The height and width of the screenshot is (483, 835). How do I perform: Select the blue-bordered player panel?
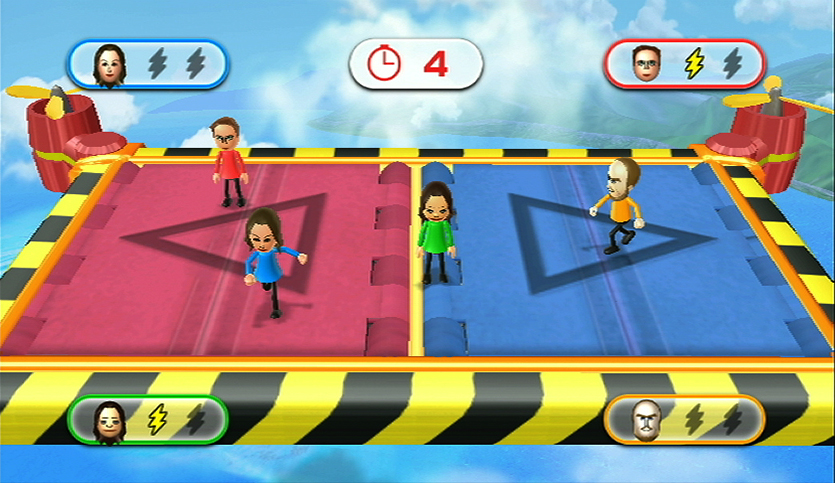(148, 64)
